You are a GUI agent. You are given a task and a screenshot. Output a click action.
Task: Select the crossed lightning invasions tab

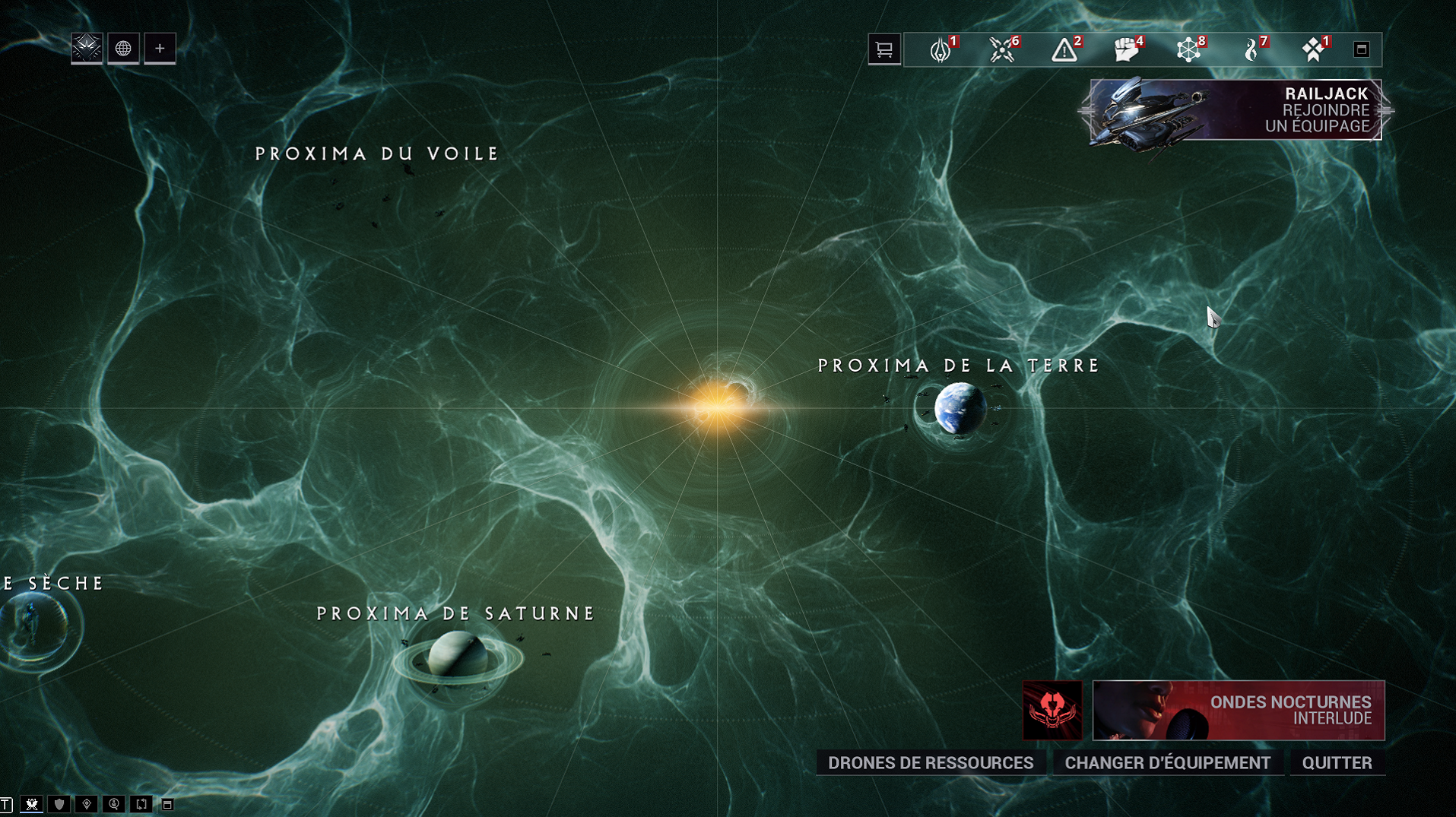(x=1002, y=49)
